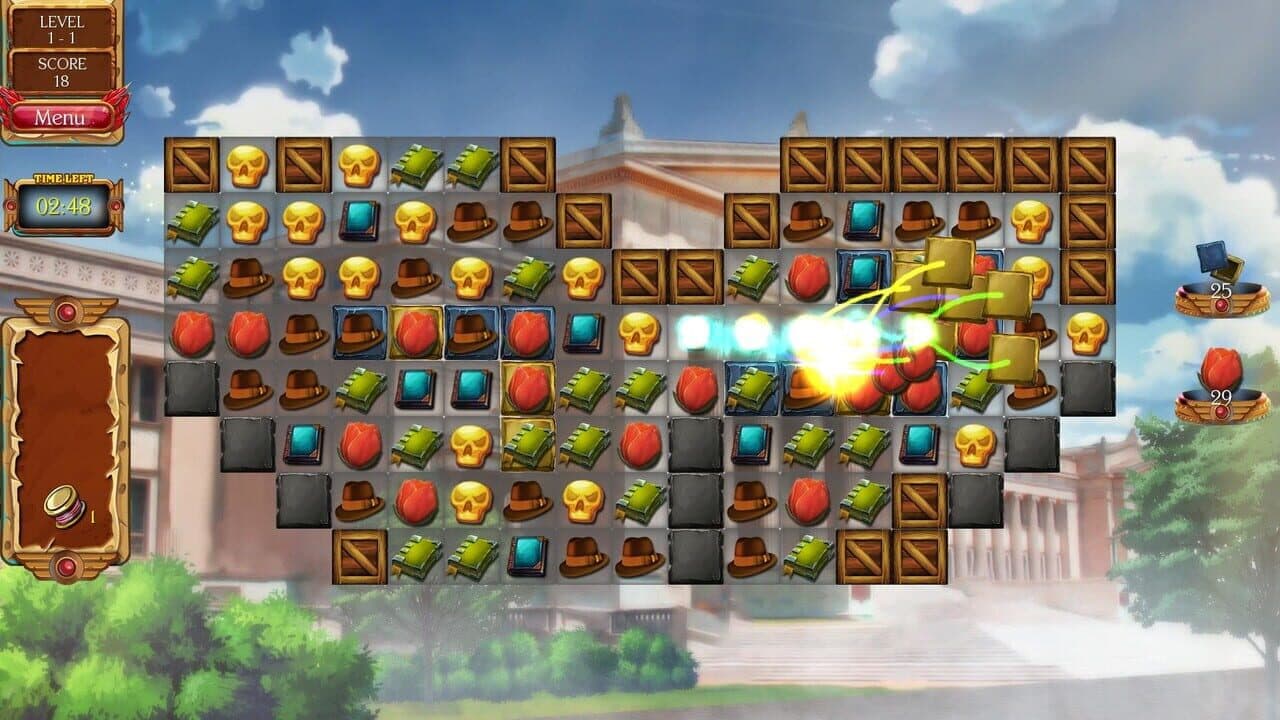Use the macaron power-up in the inventory panel
The height and width of the screenshot is (720, 1280).
[65, 506]
